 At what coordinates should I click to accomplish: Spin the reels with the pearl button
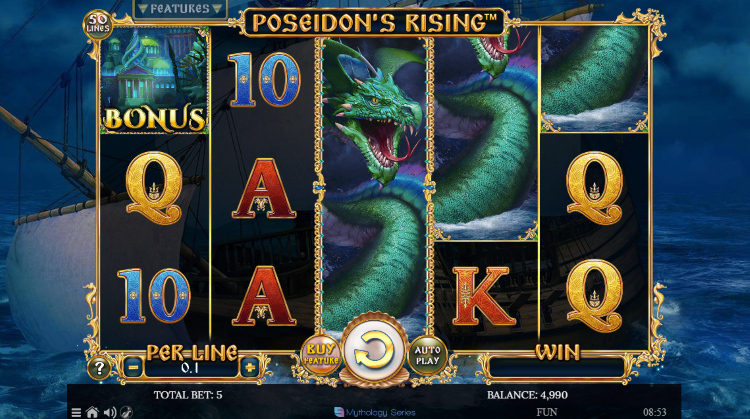pos(373,350)
